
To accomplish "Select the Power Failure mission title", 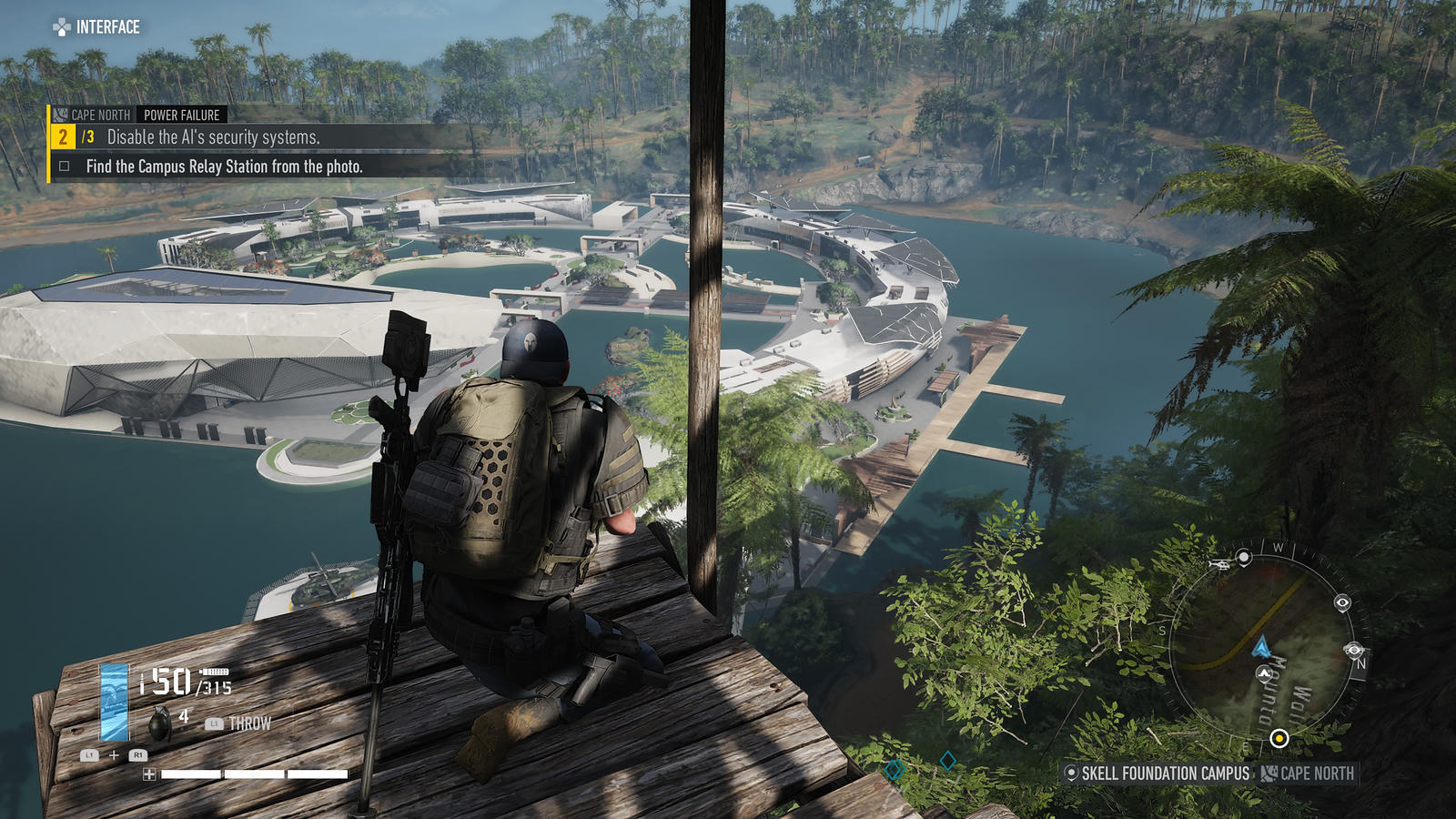I will pyautogui.click(x=181, y=115).
